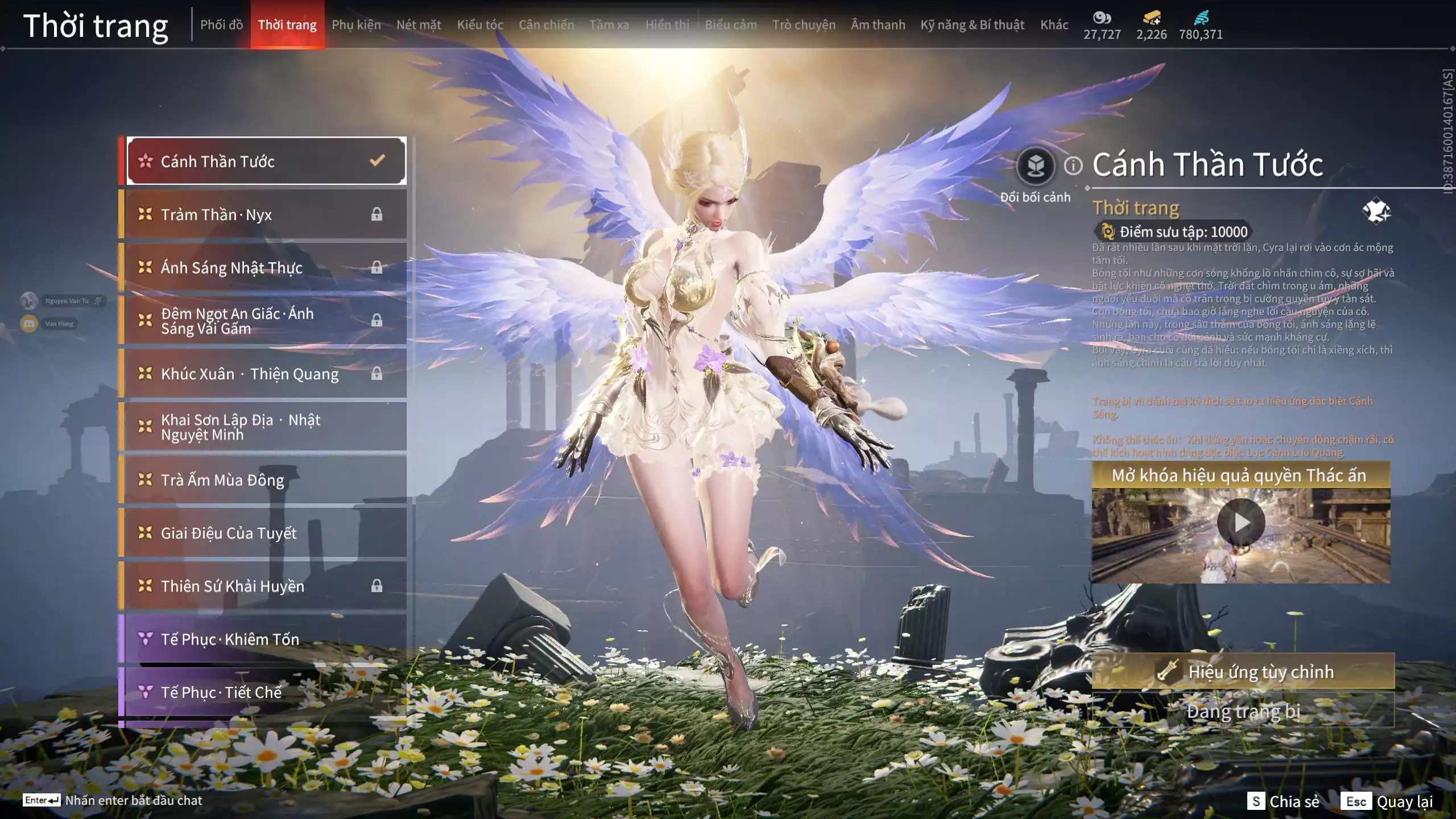Pick the Trà Ấm Mùa Đông outfit
Viewport: 1456px width, 819px height.
(x=265, y=480)
